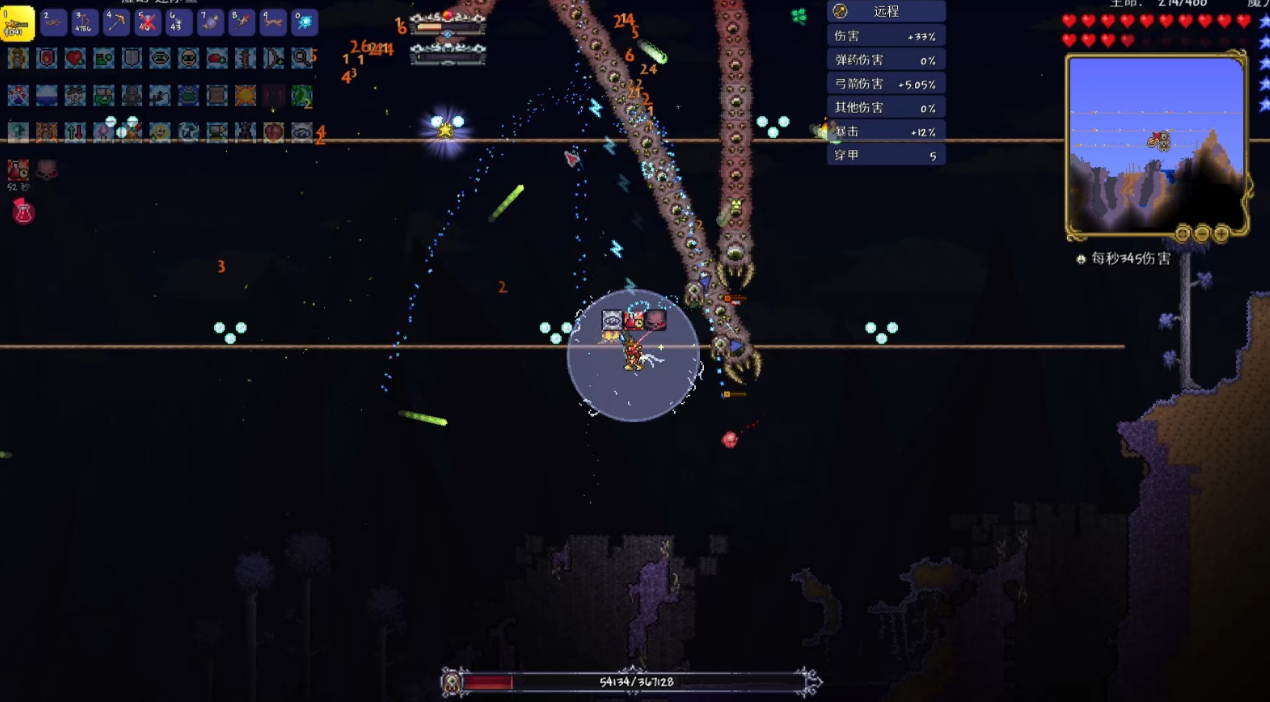Click the red heart regeneration buff icon

pos(75,58)
